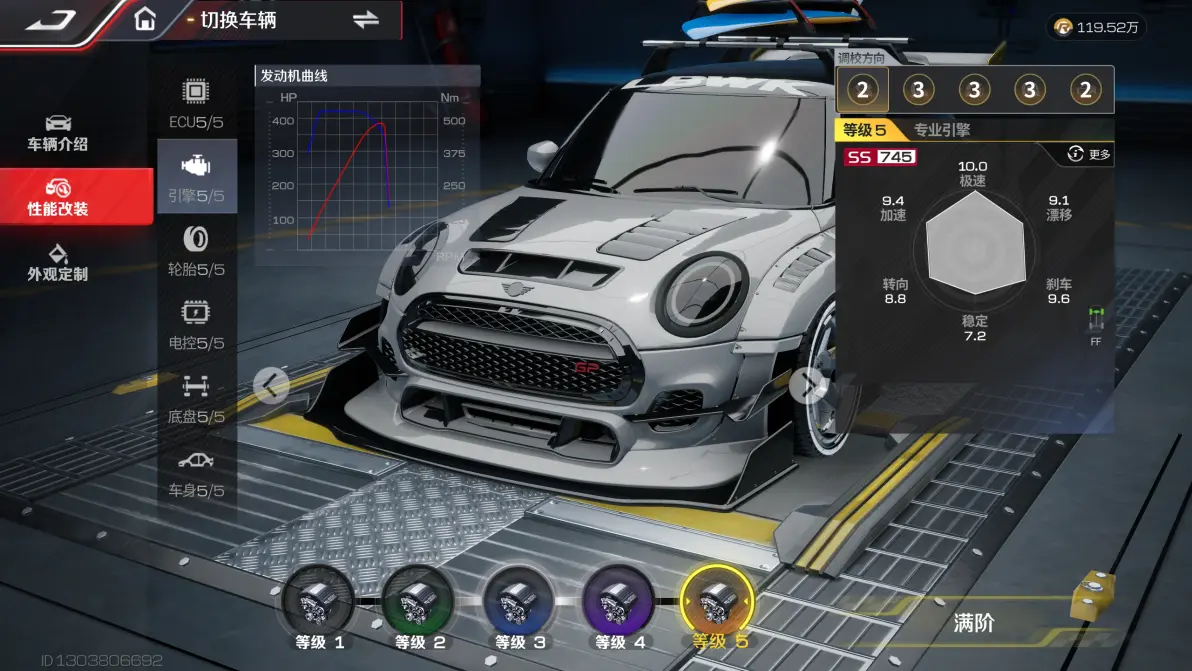
Task: Select the 性能改装 performance tuning section
Action: pos(58,197)
